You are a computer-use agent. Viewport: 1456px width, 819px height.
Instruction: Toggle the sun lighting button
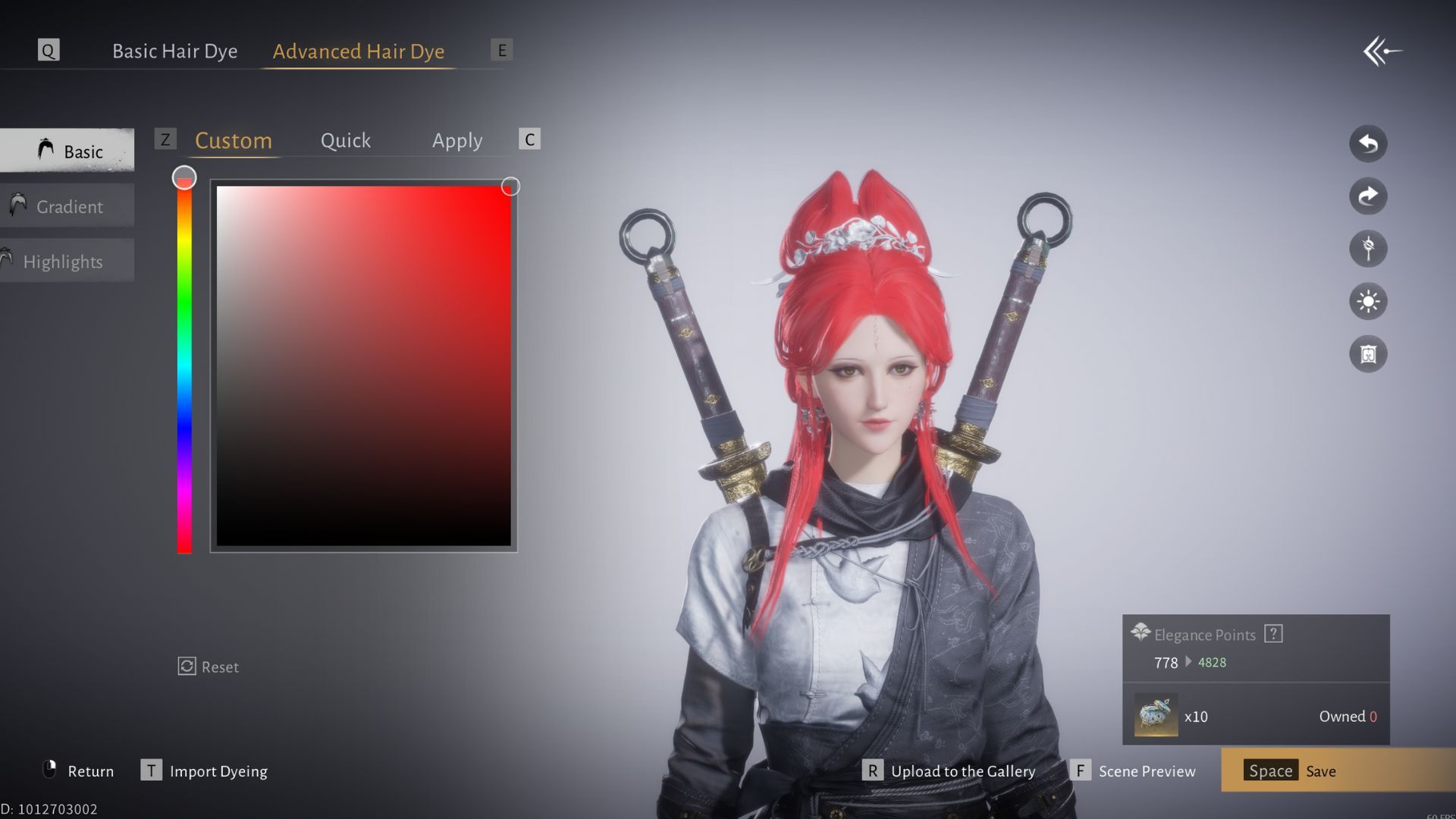pyautogui.click(x=1368, y=302)
